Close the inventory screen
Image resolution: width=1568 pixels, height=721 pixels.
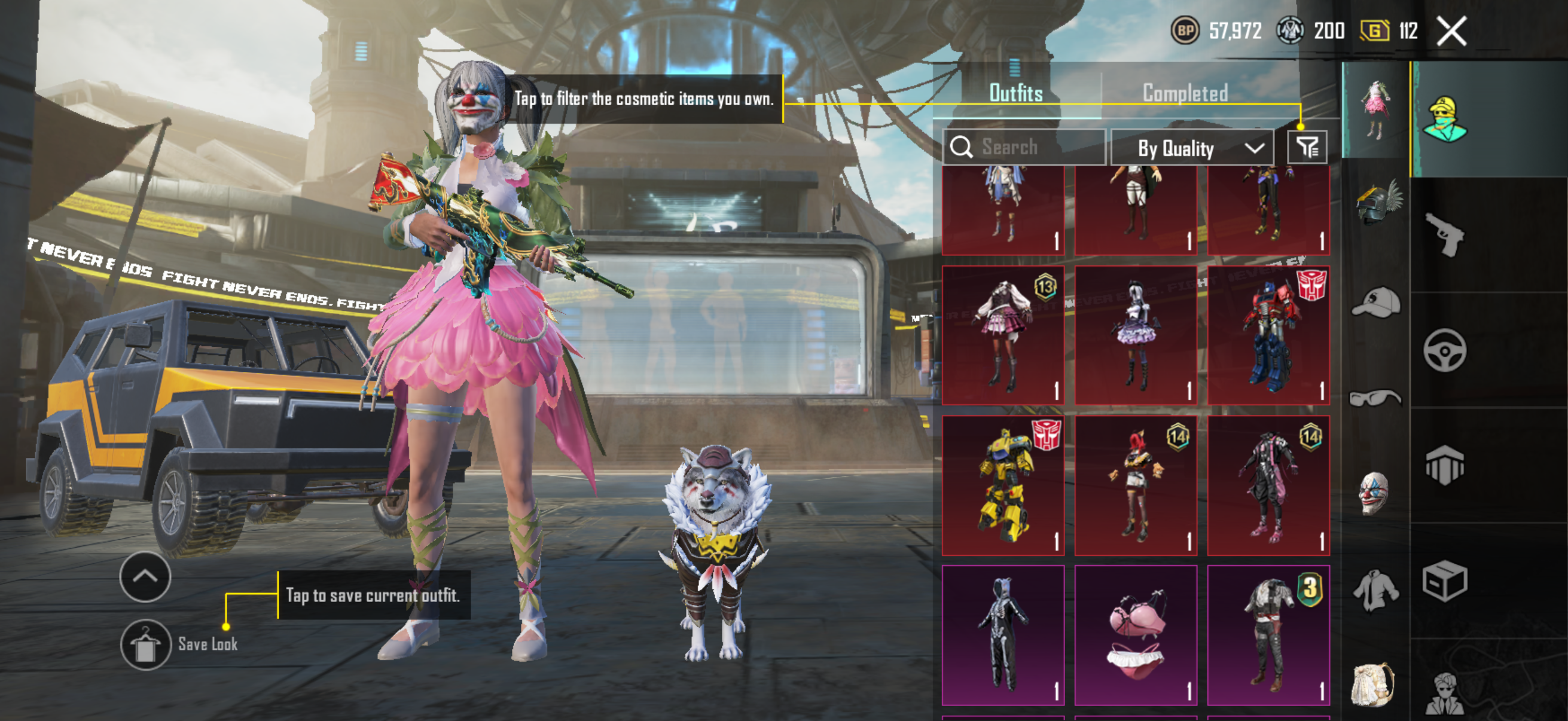[1451, 31]
